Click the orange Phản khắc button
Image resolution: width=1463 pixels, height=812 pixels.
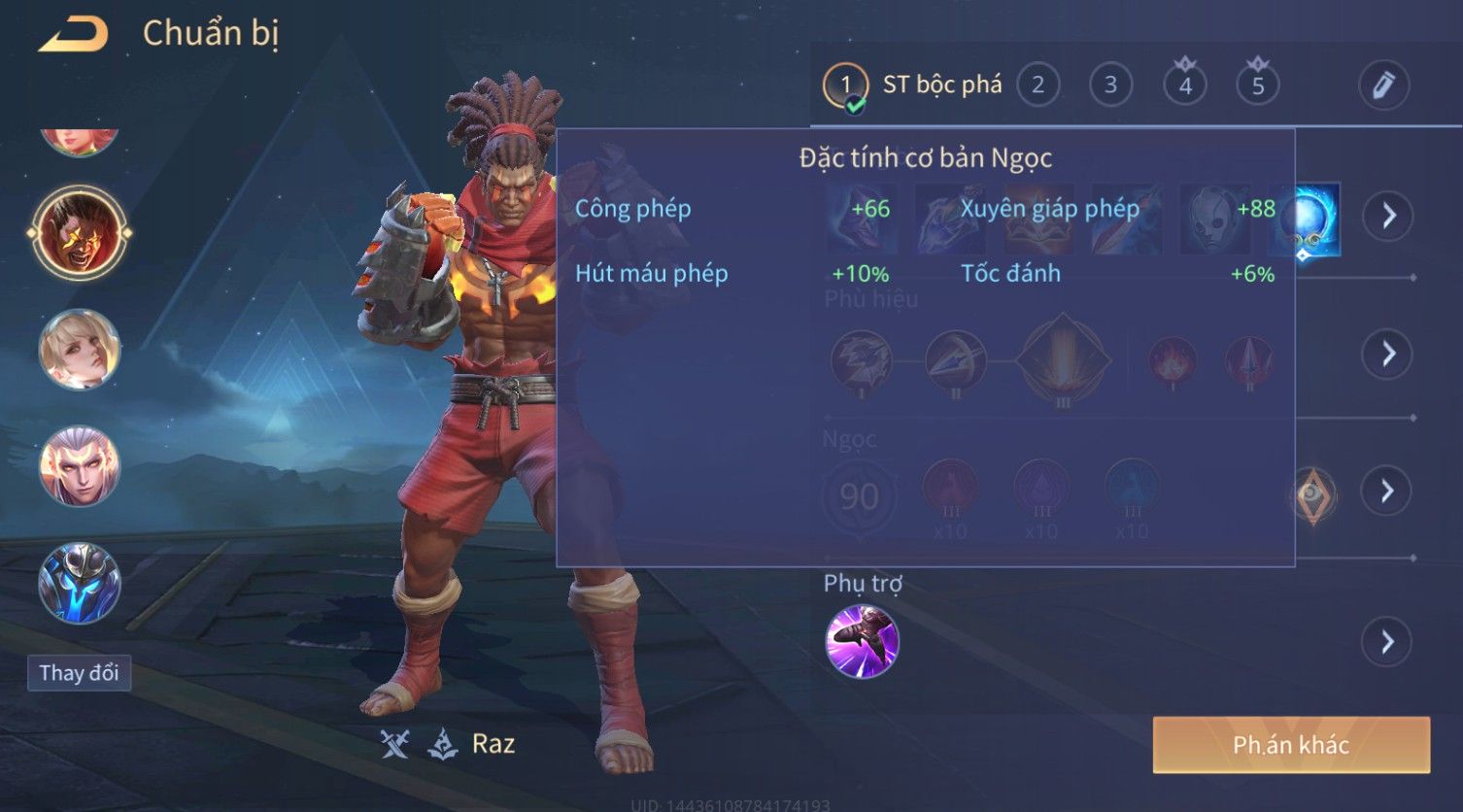[1291, 745]
